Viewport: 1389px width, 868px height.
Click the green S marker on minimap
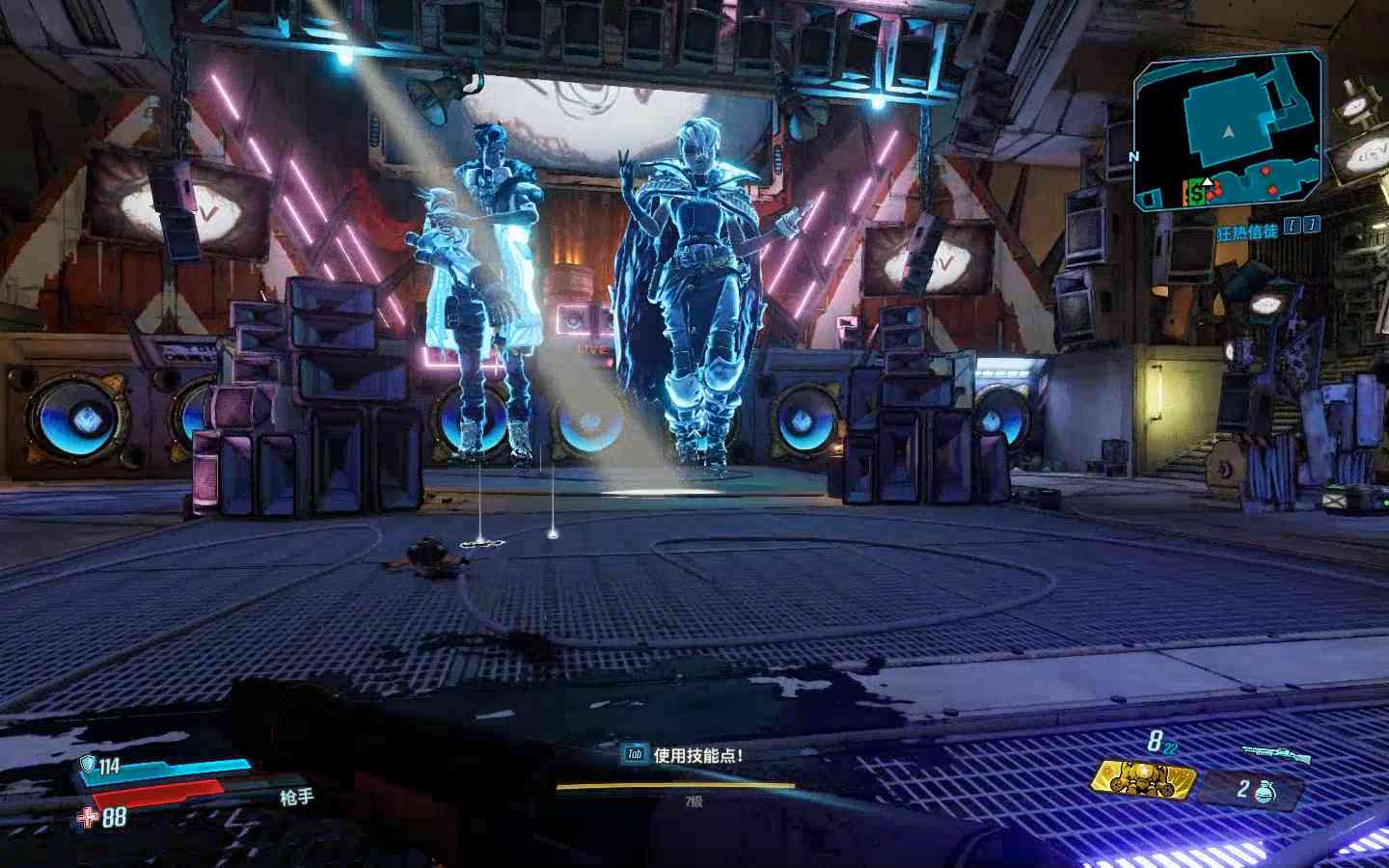click(x=1197, y=194)
